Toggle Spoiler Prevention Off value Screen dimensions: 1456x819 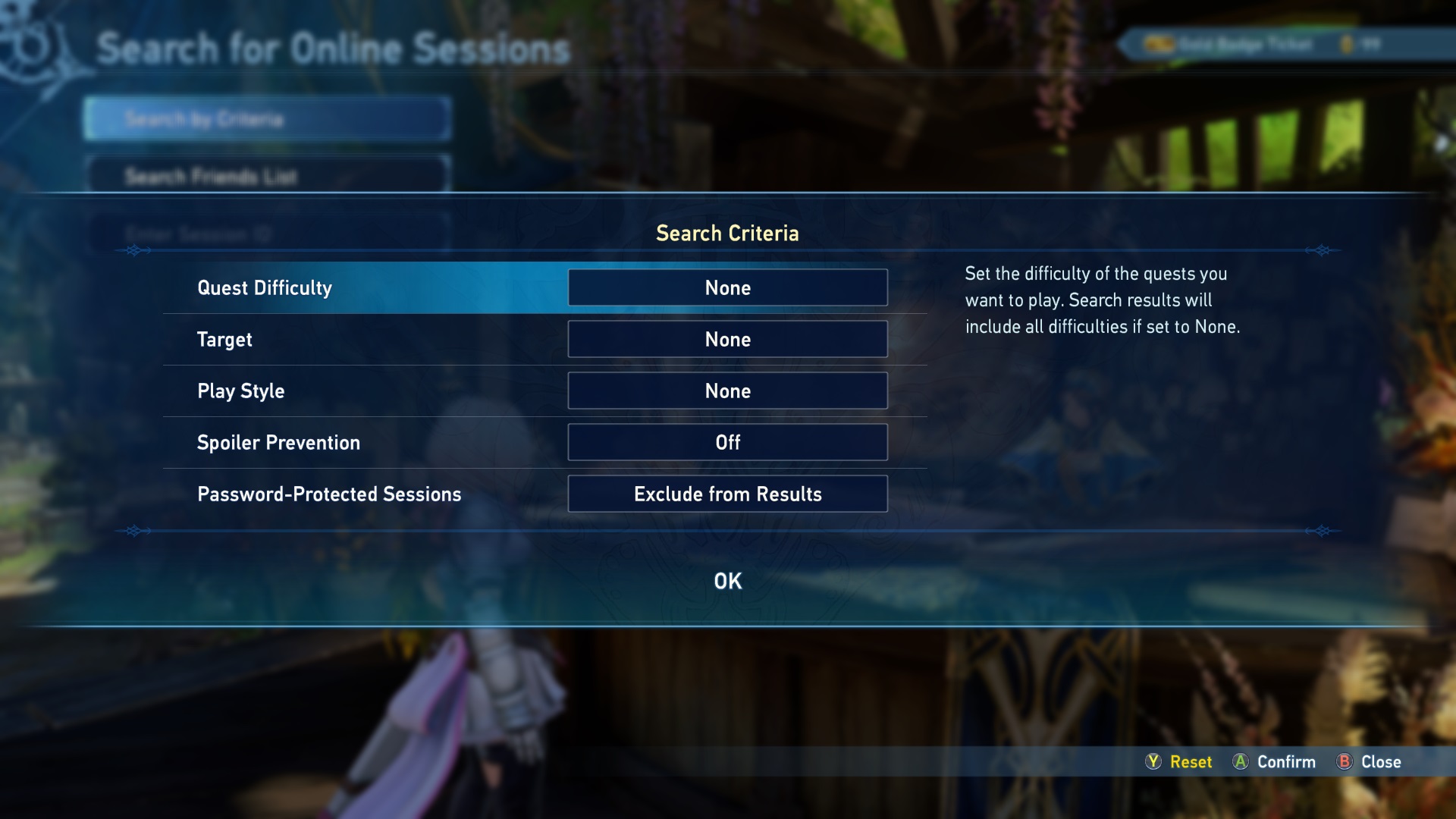pos(727,443)
